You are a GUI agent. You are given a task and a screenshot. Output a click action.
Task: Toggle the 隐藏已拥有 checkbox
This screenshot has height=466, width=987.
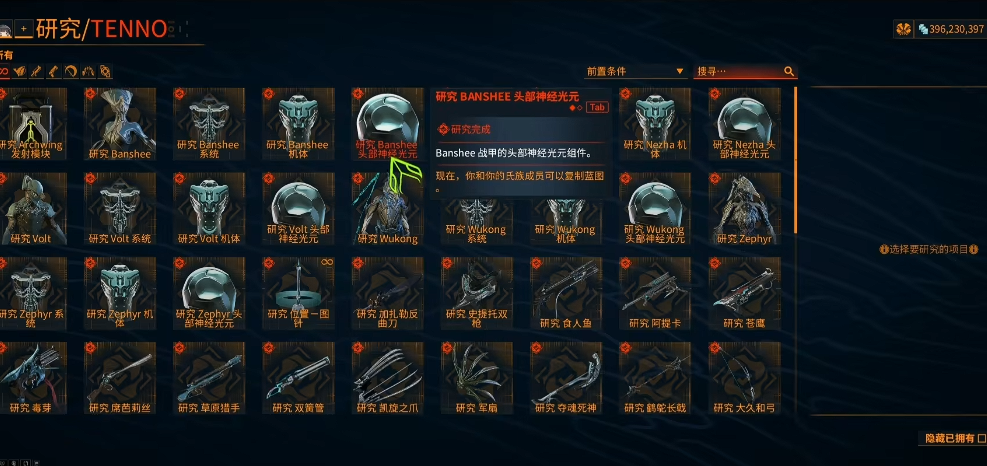coord(980,438)
